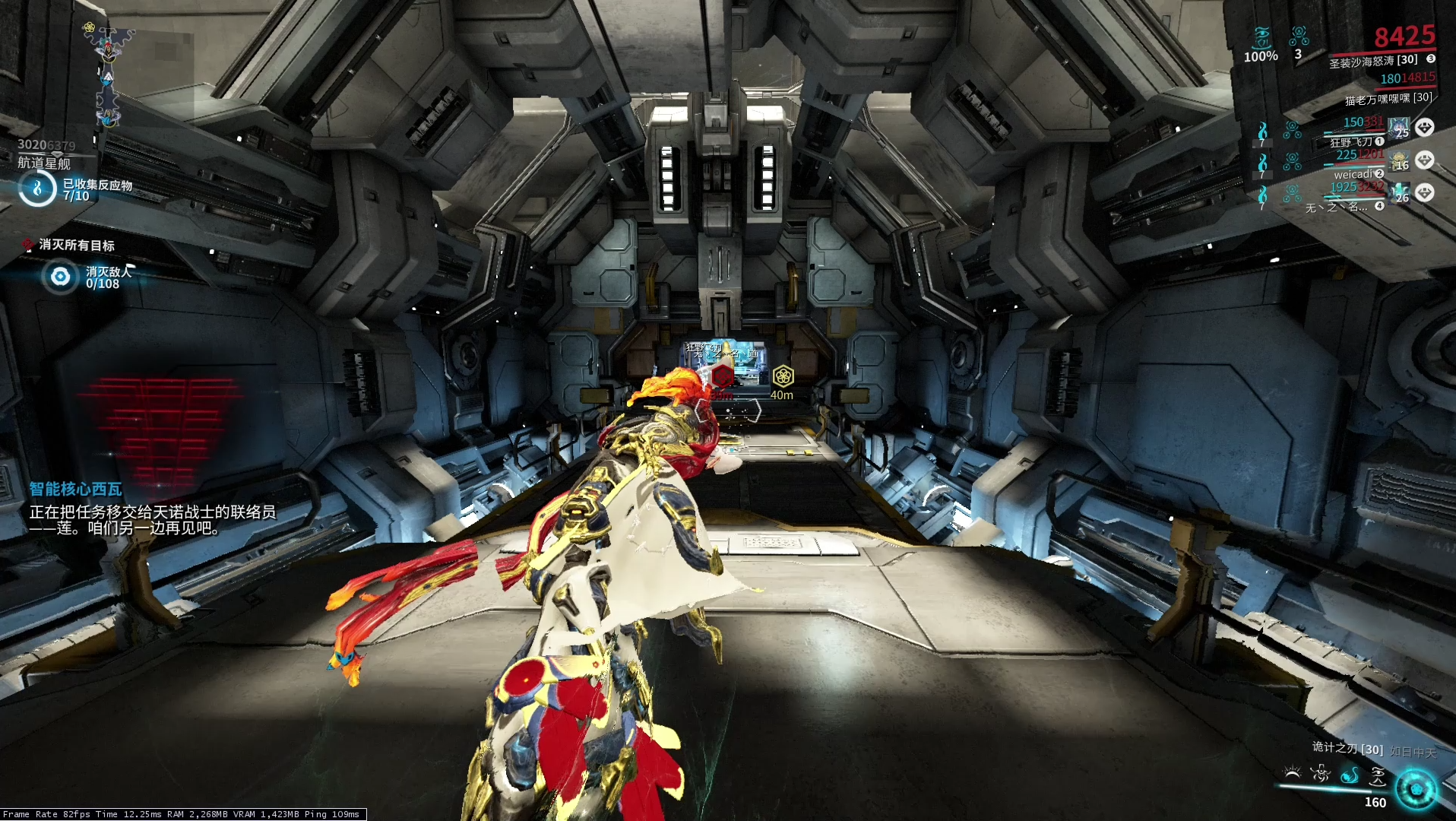Activate the second ability with spread arms figure

(x=1321, y=774)
